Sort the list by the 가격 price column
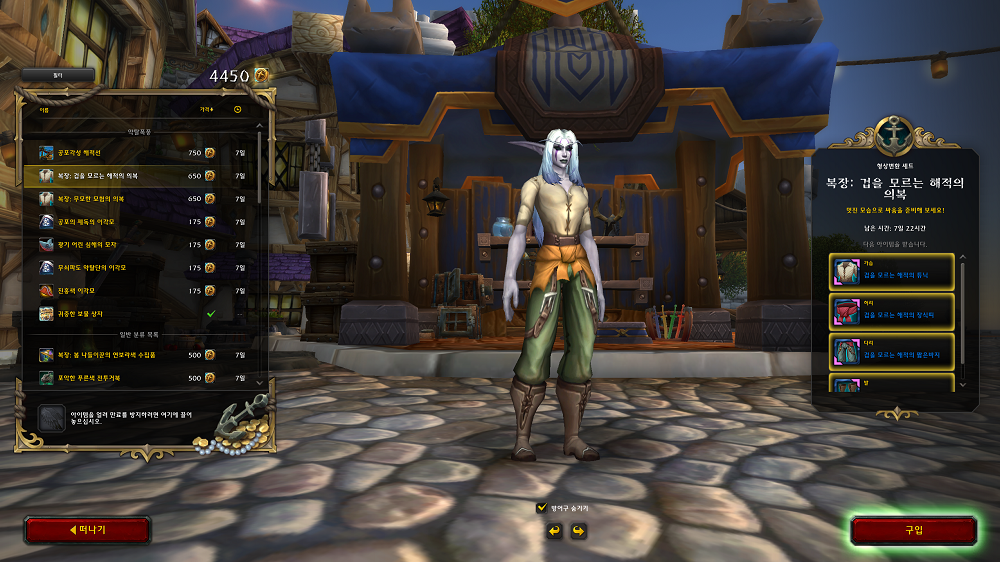 (206, 110)
